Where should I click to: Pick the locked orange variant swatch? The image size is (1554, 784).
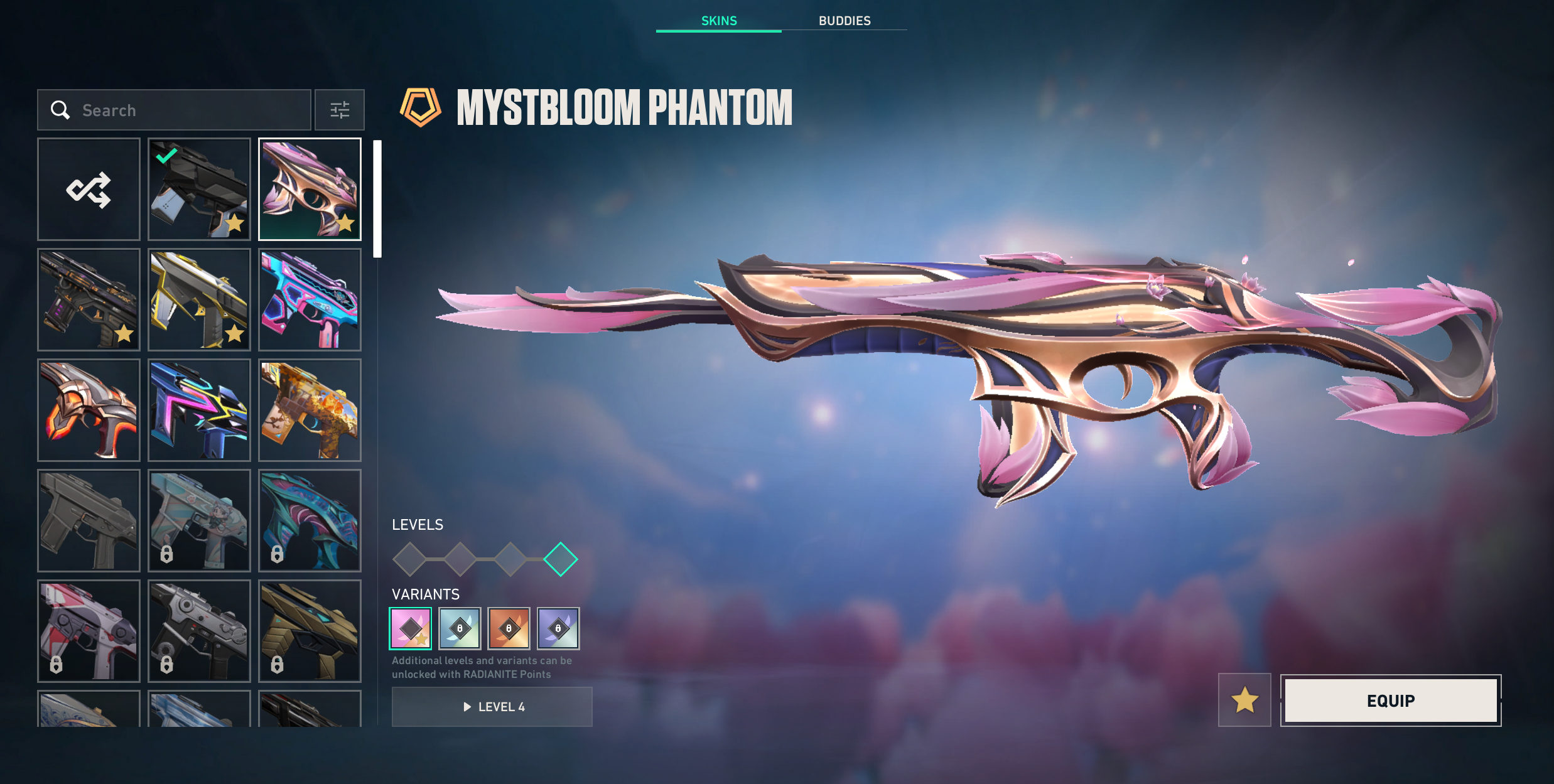[x=509, y=628]
